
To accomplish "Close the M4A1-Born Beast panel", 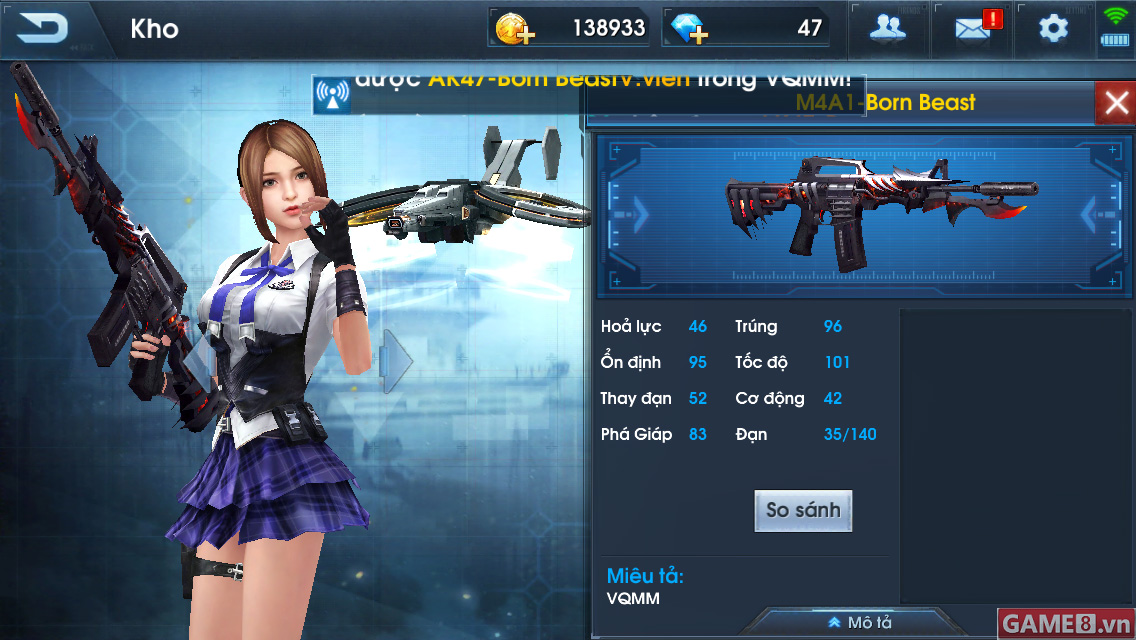I will (x=1114, y=103).
